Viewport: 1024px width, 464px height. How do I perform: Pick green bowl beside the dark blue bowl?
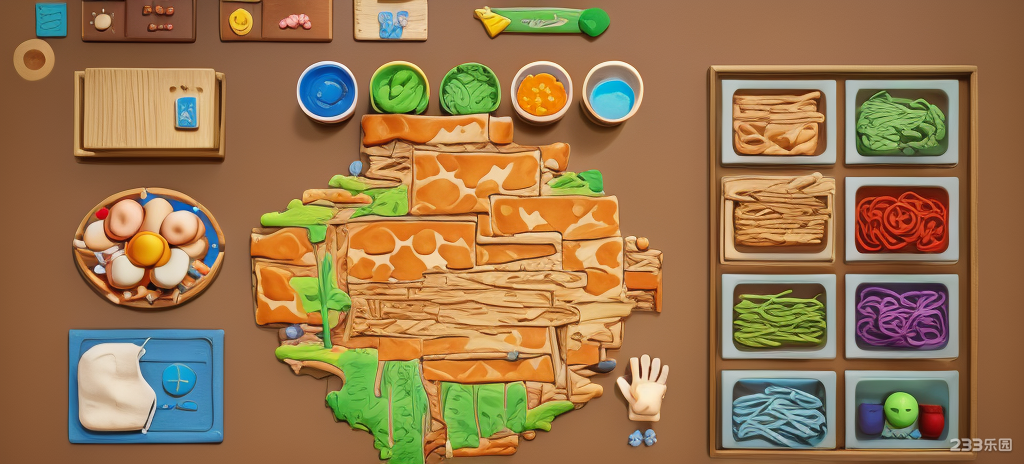click(399, 89)
